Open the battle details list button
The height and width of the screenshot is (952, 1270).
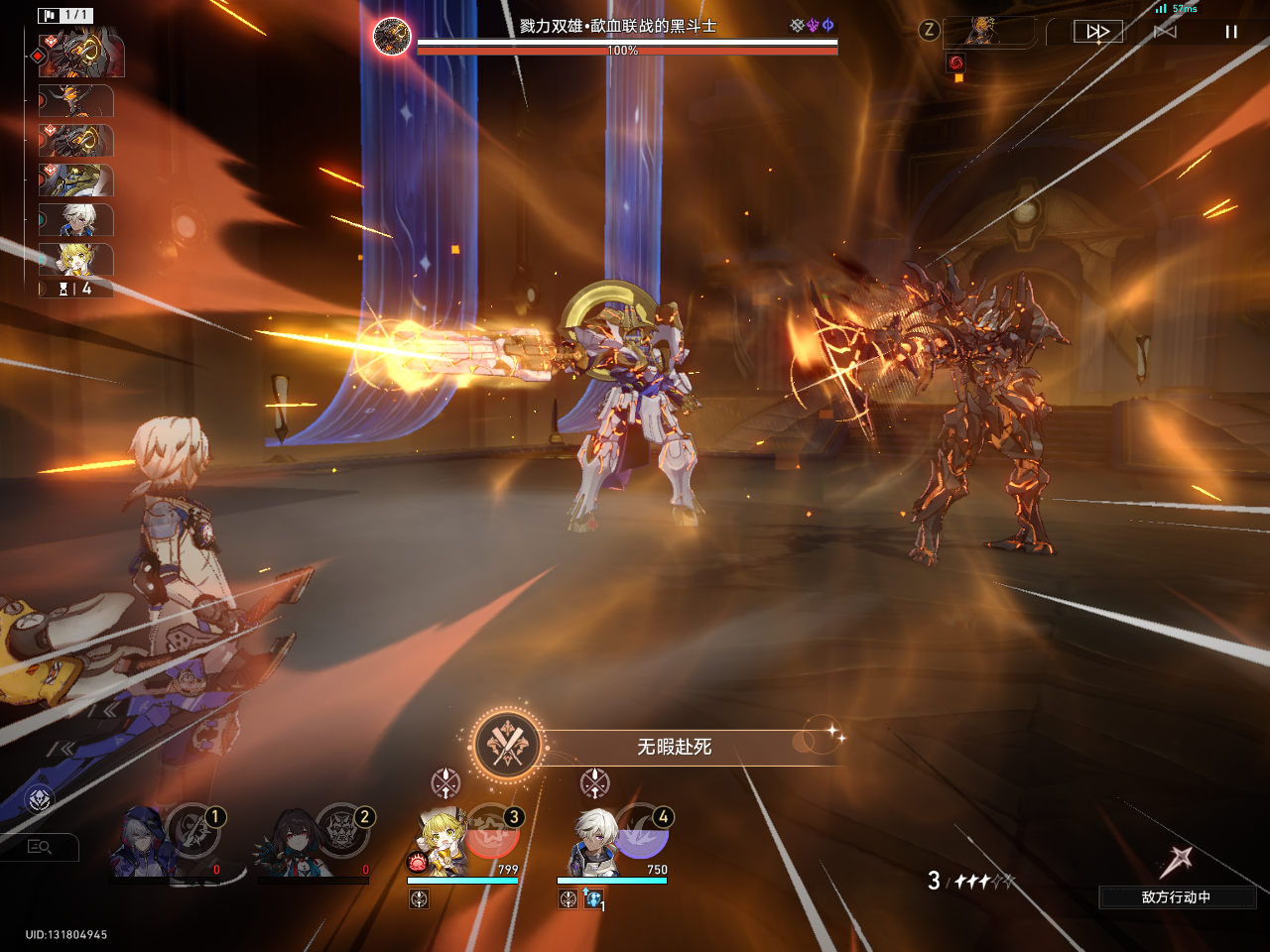[x=40, y=847]
